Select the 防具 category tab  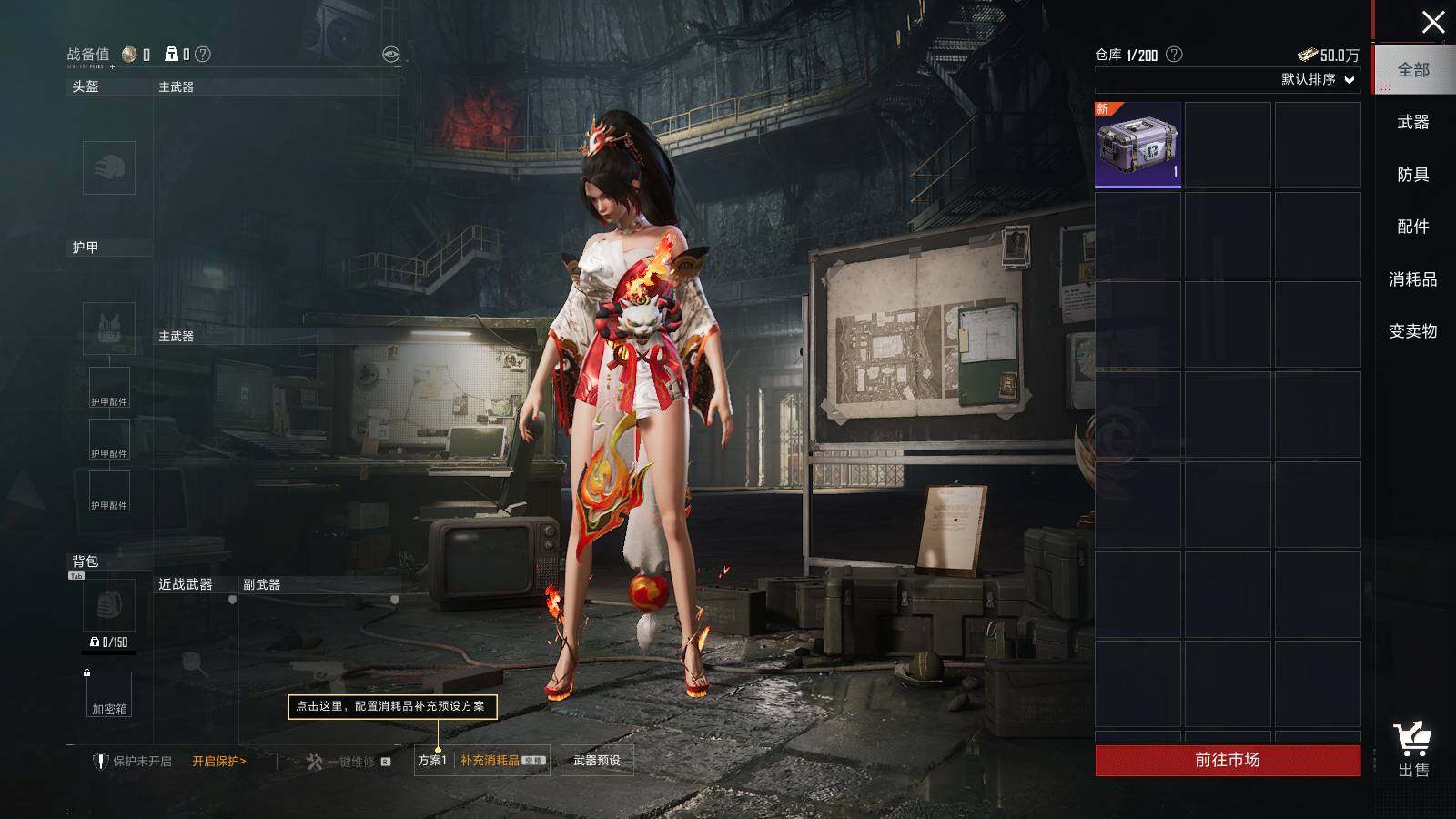[x=1412, y=175]
